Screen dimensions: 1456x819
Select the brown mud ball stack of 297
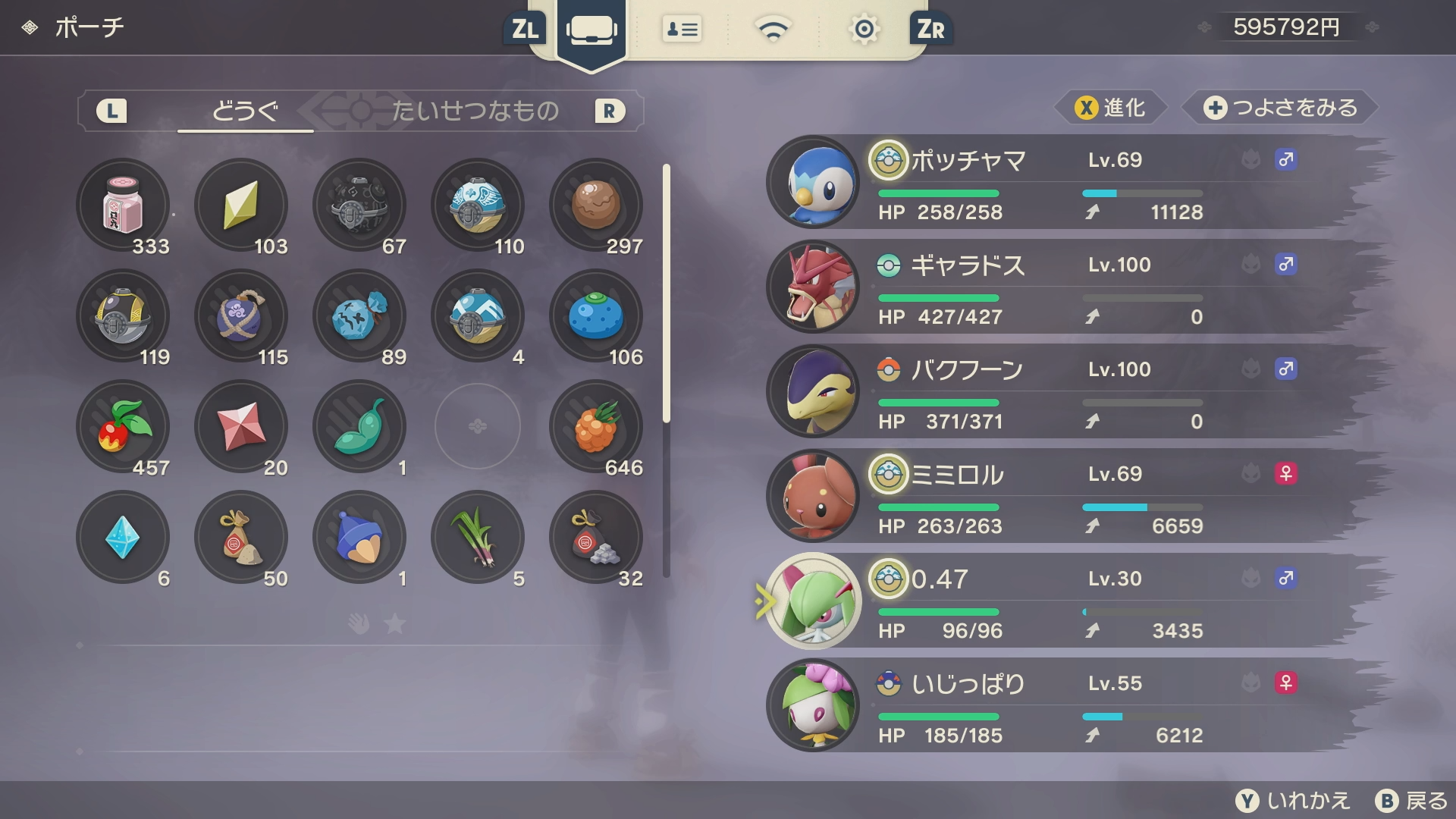click(x=596, y=205)
